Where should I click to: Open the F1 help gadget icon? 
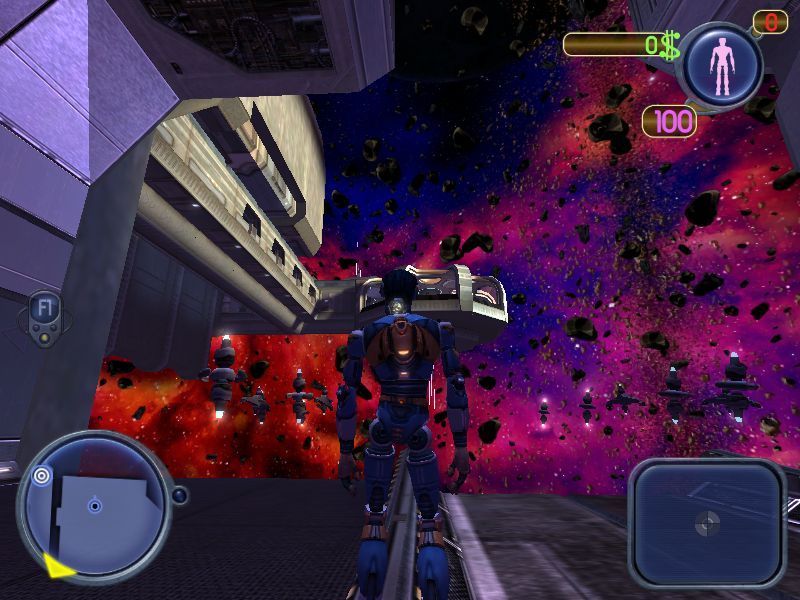coord(44,309)
